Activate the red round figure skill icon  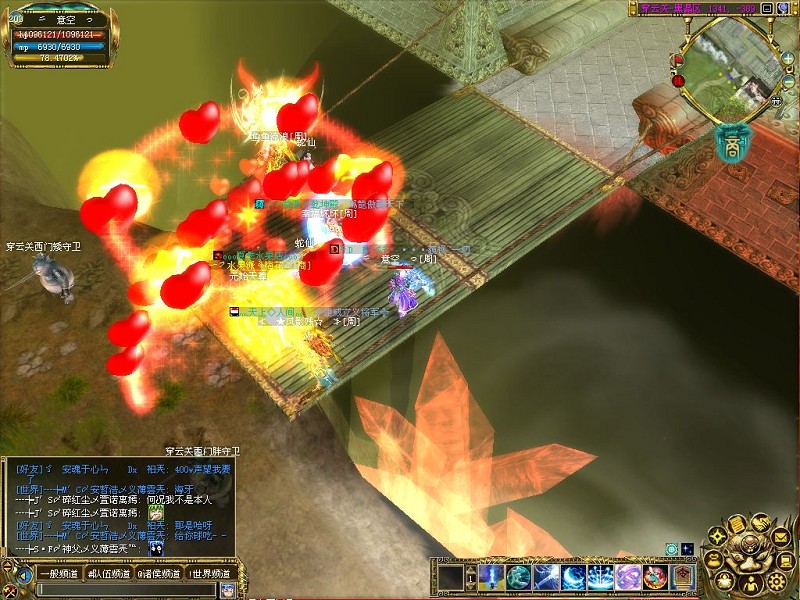click(655, 577)
